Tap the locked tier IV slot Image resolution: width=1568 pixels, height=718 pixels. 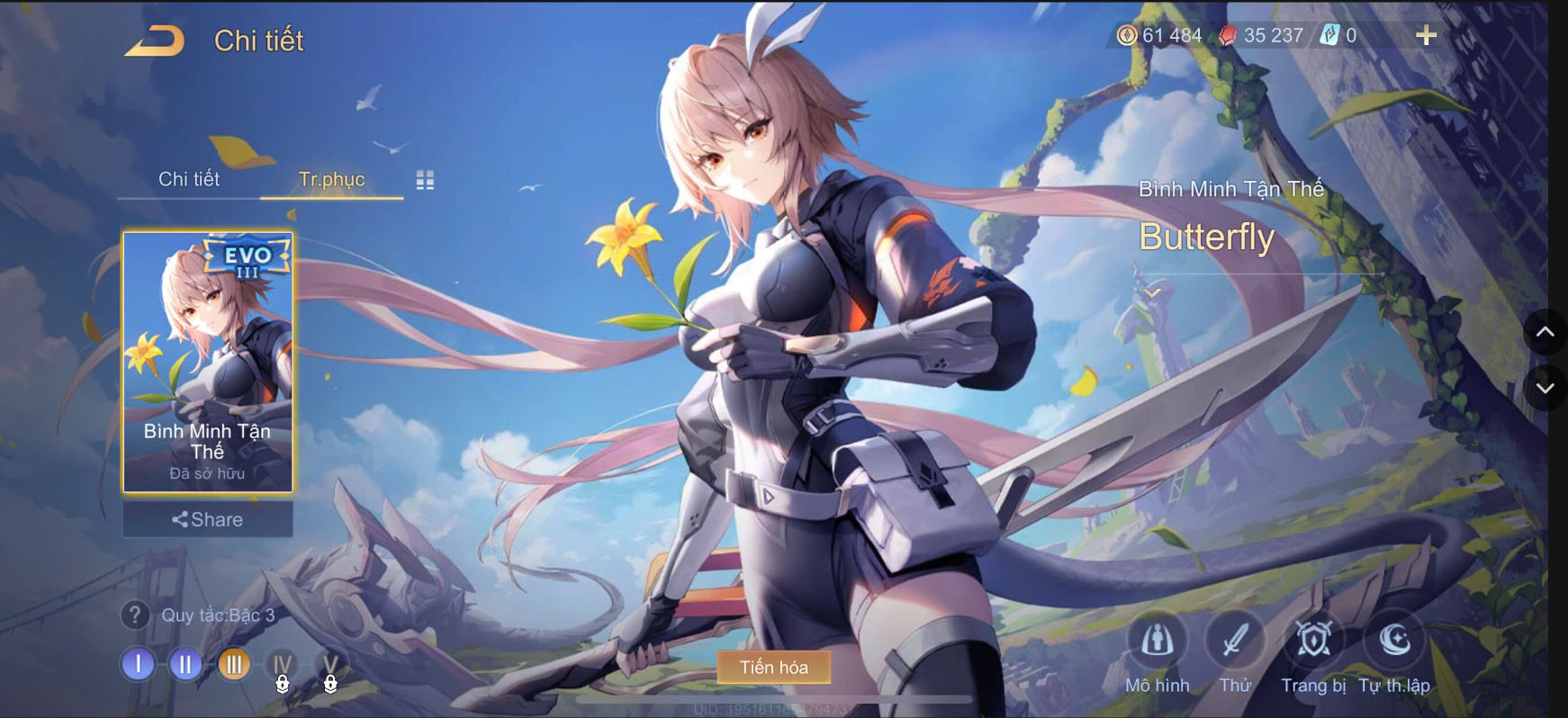pos(282,666)
